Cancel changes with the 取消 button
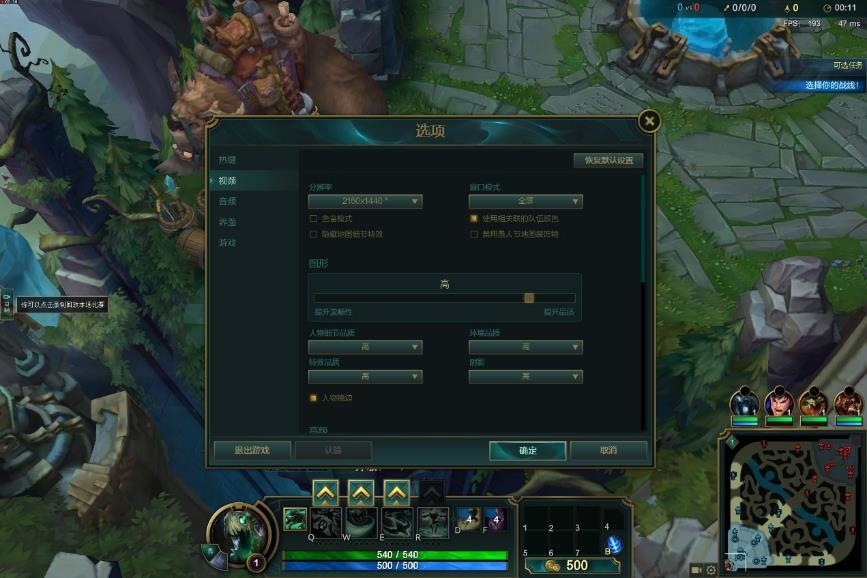867x578 pixels. coord(608,450)
